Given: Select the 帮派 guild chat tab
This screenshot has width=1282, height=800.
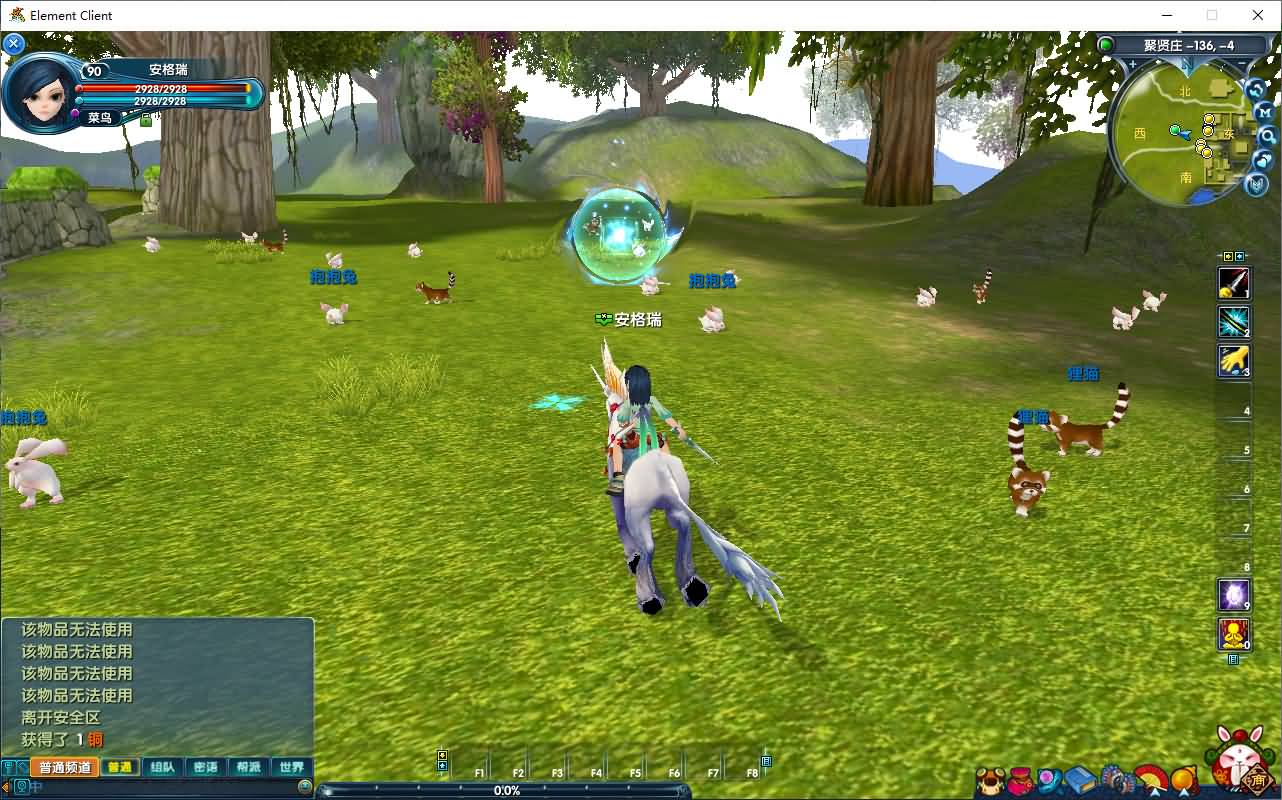Looking at the screenshot, I should pos(248,767).
